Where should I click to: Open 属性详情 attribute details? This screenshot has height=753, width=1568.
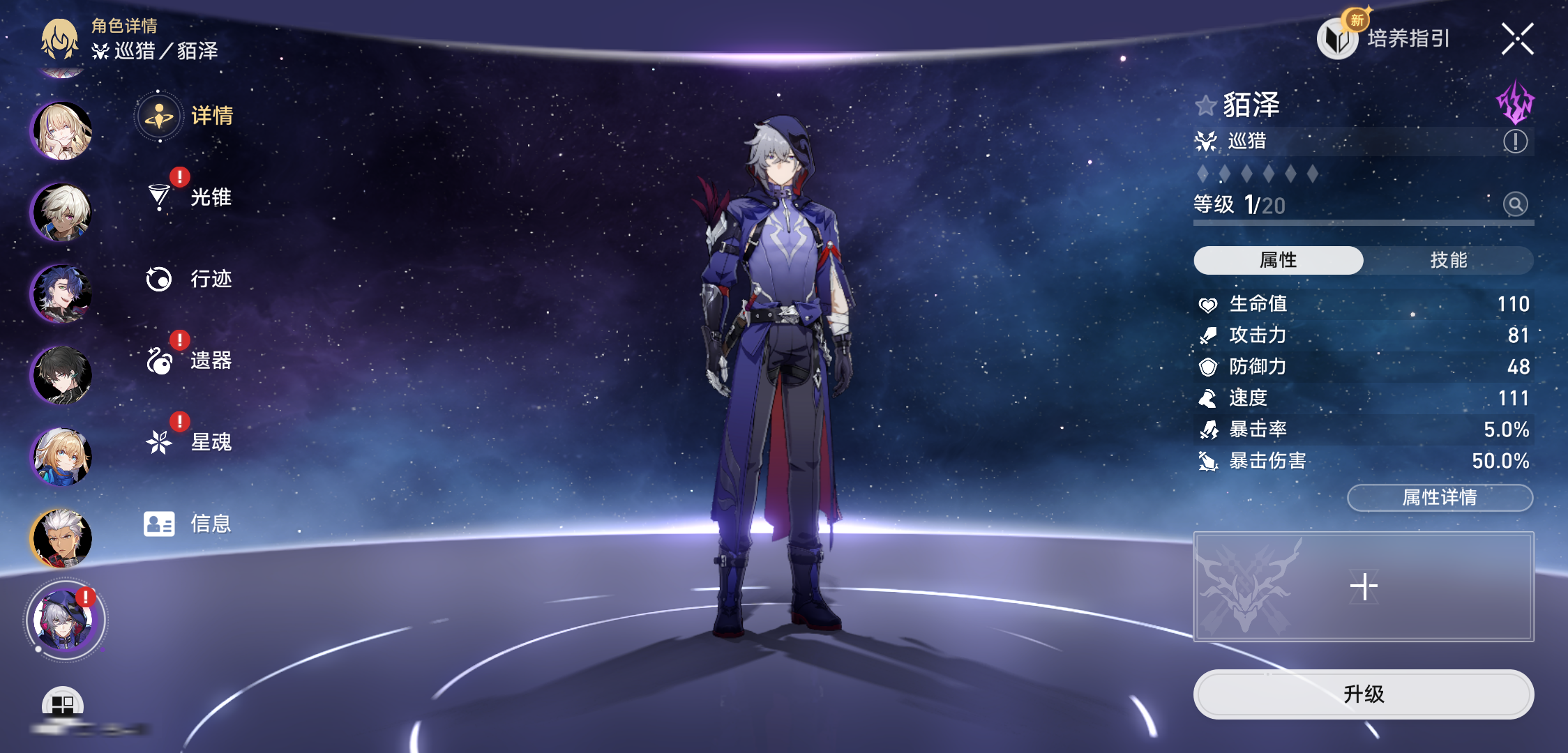[x=1440, y=497]
